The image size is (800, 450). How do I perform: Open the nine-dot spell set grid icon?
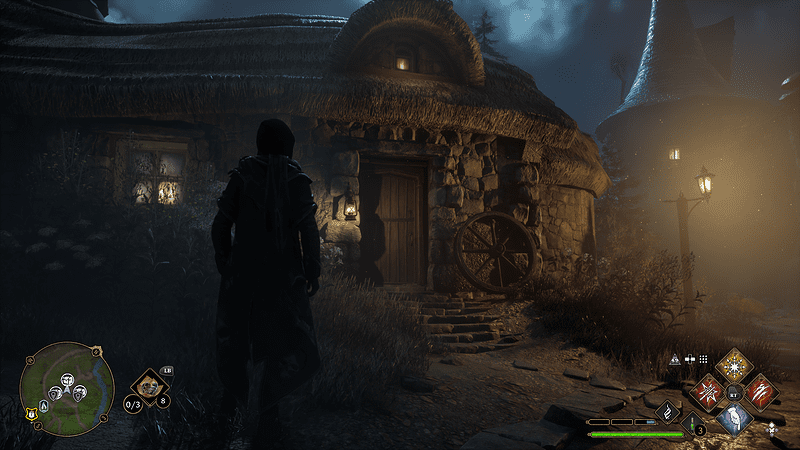703,359
